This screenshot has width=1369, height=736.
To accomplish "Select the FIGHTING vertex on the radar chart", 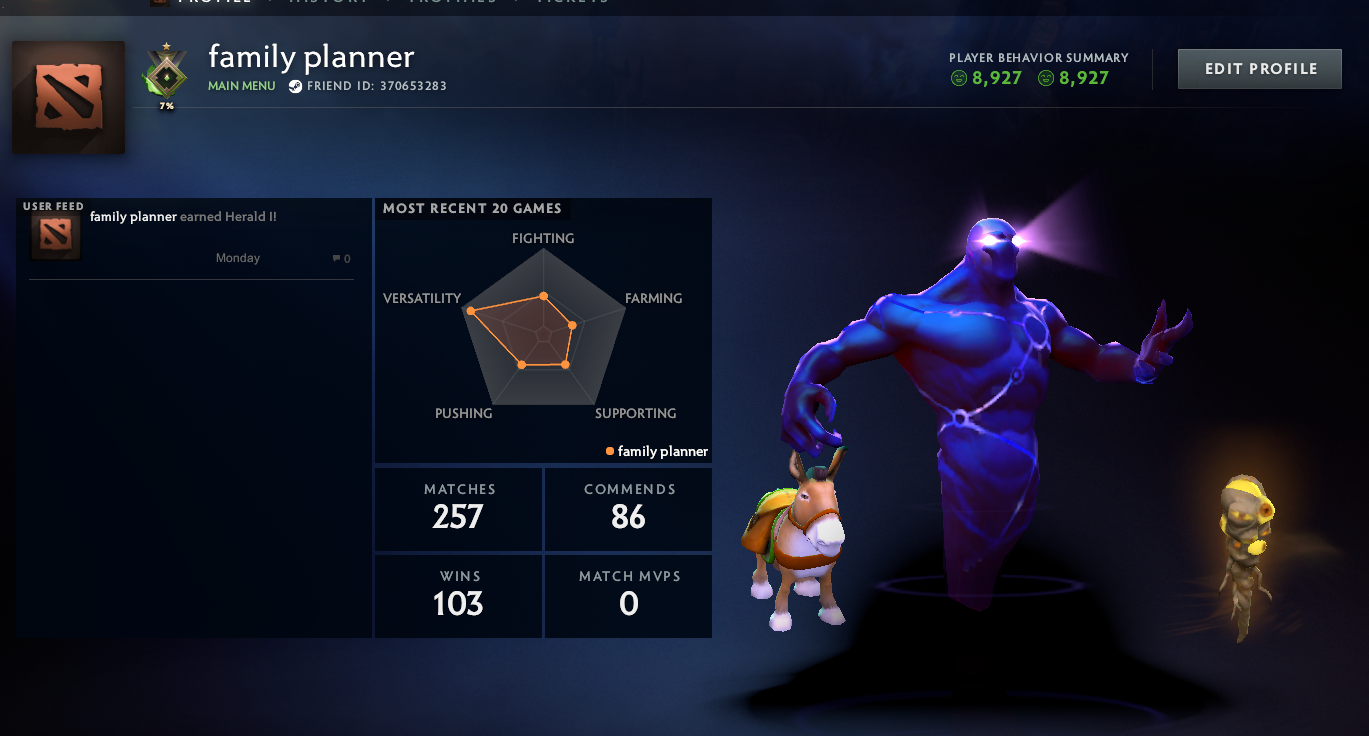I will [x=543, y=295].
